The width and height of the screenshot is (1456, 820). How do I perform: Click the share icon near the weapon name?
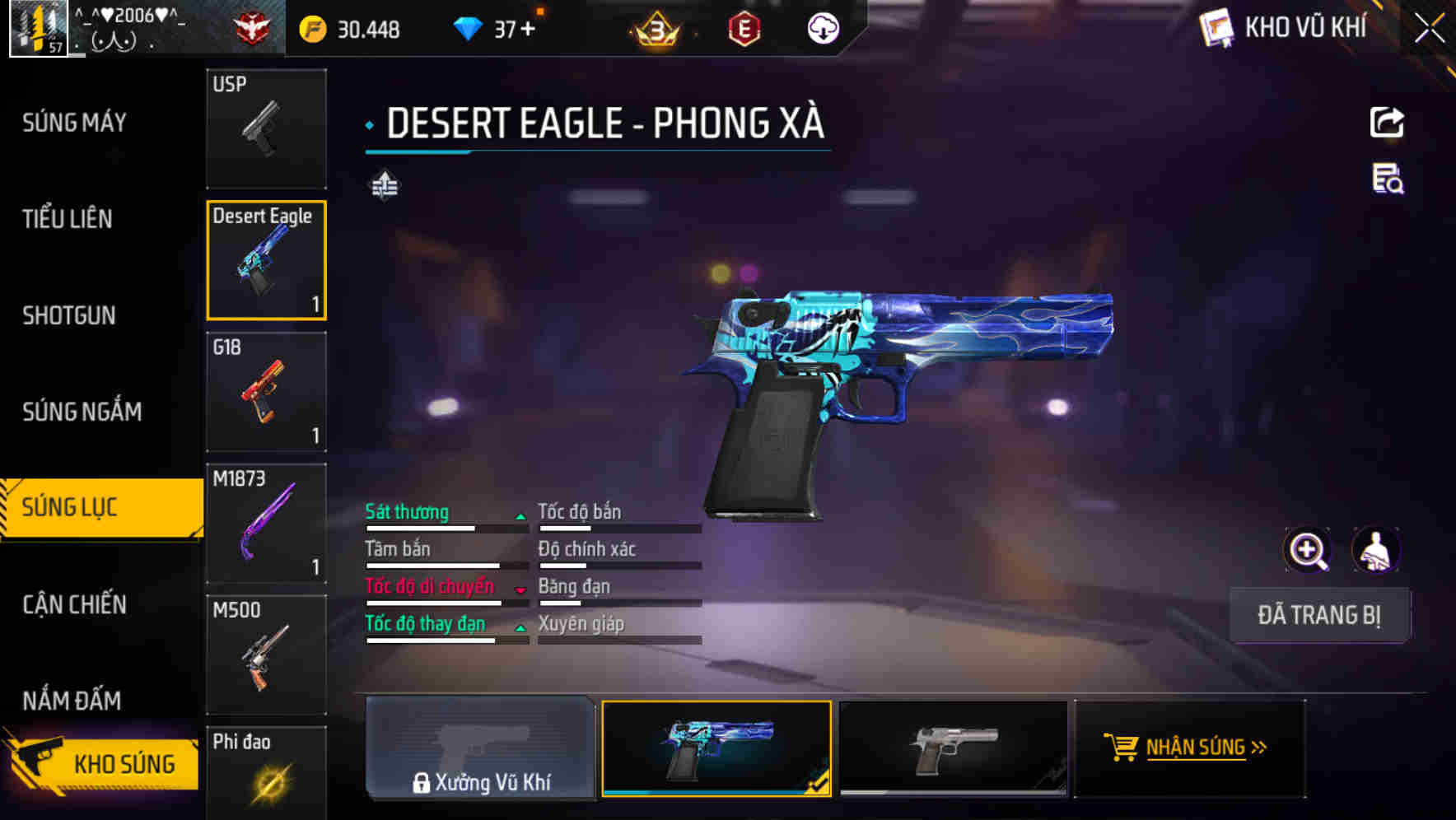[1388, 122]
